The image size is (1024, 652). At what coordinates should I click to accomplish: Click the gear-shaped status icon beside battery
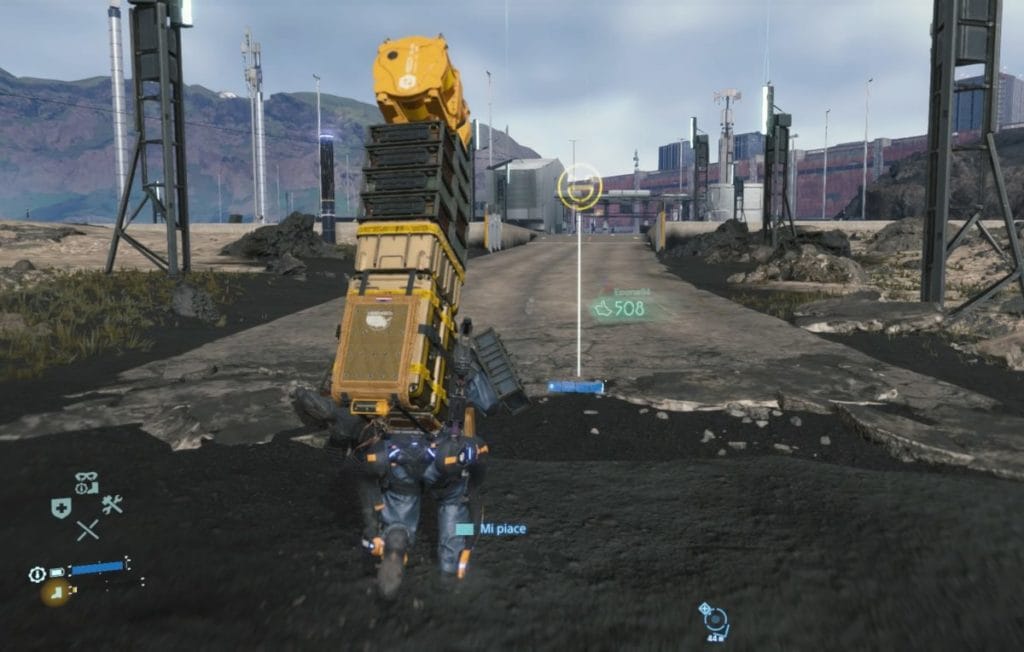[x=38, y=574]
